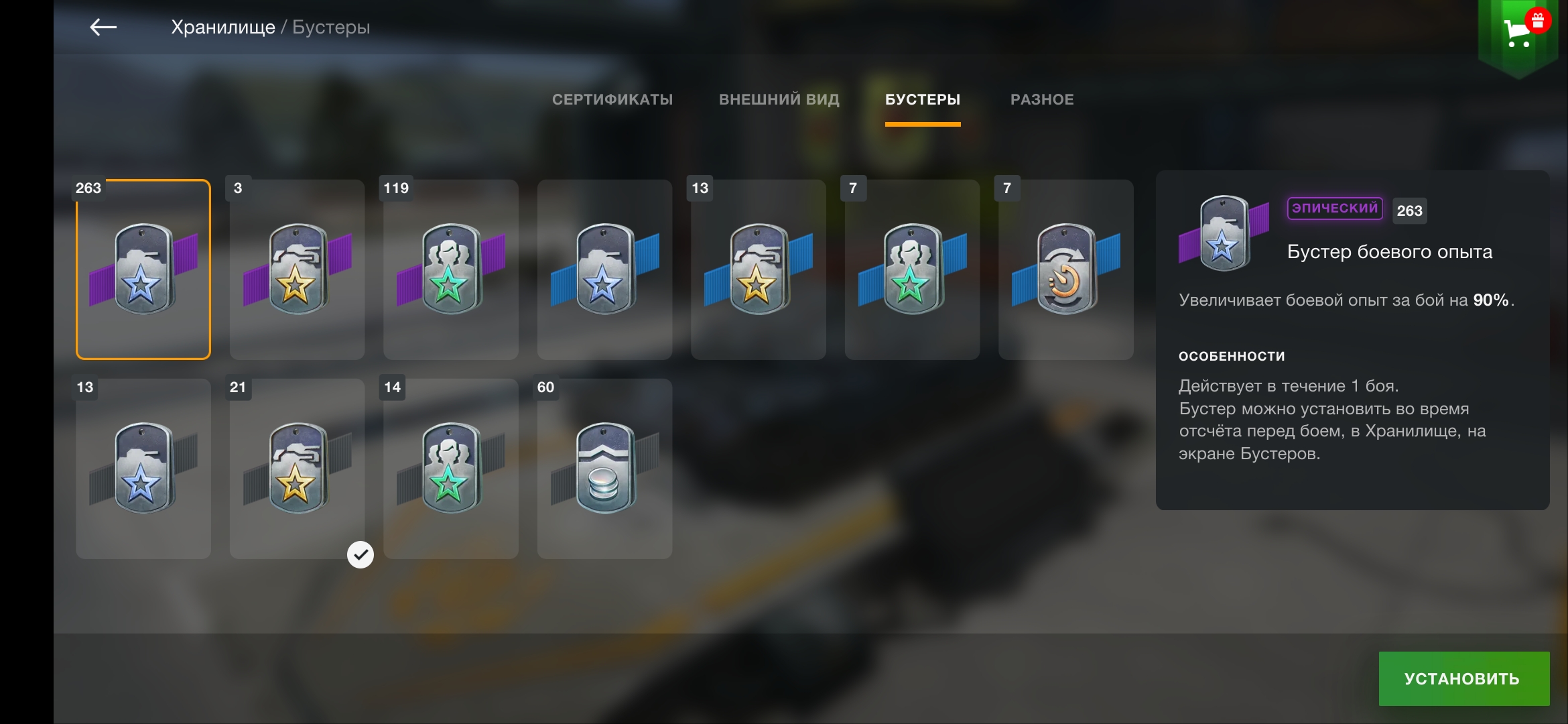Select purple crew XP booster with 119
The width and height of the screenshot is (1568, 724).
[451, 269]
